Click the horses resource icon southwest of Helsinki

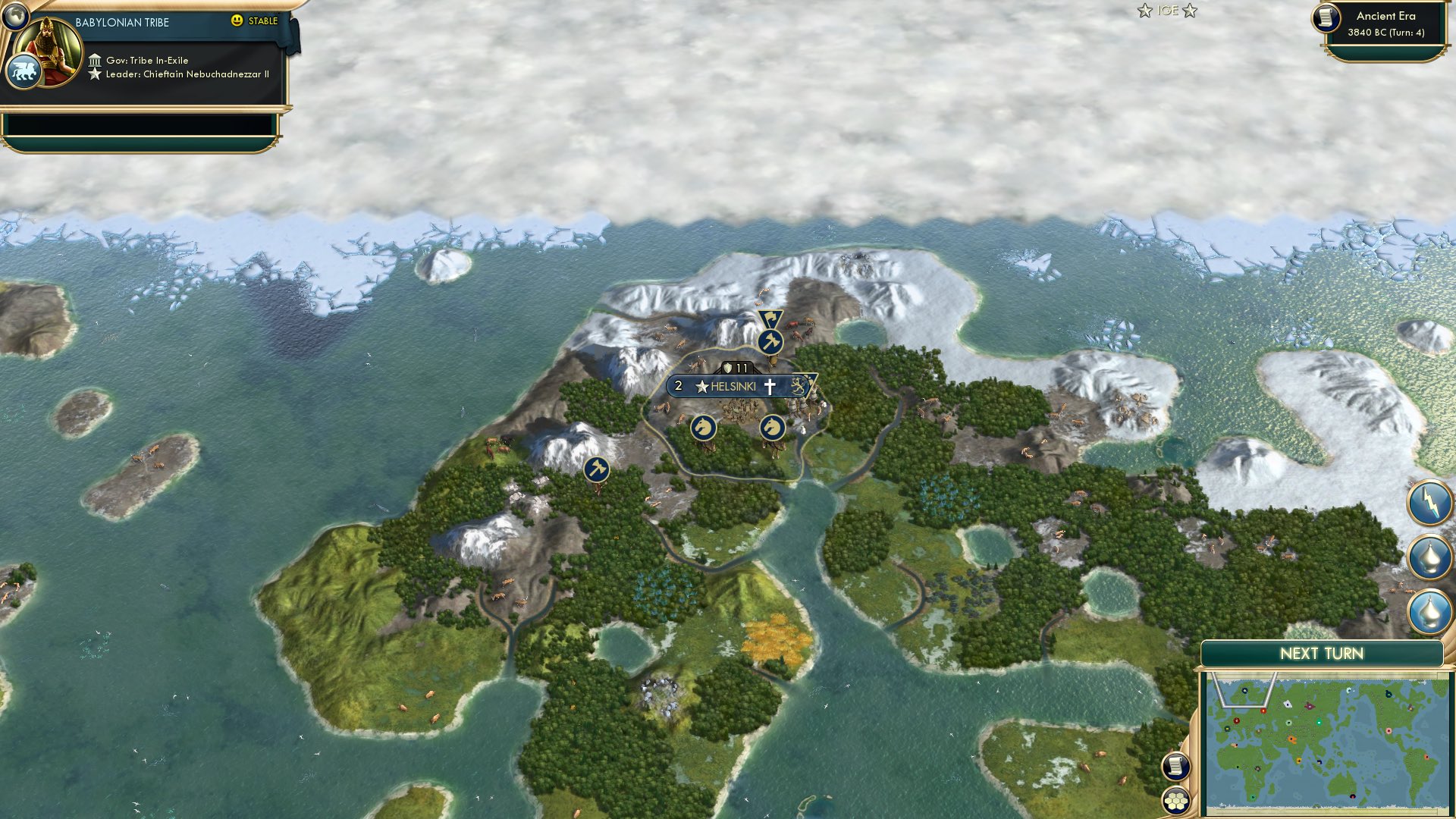[704, 426]
